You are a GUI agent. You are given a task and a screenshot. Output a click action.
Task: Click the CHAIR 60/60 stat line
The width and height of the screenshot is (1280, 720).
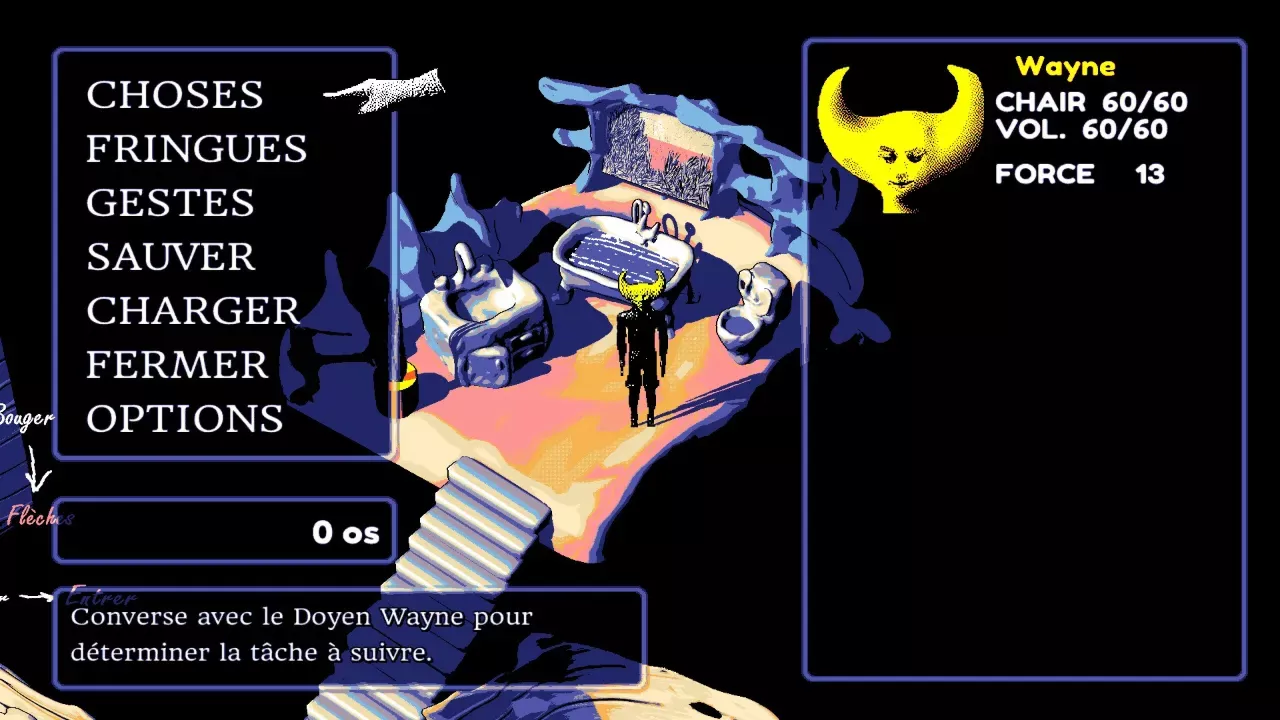coord(1090,101)
